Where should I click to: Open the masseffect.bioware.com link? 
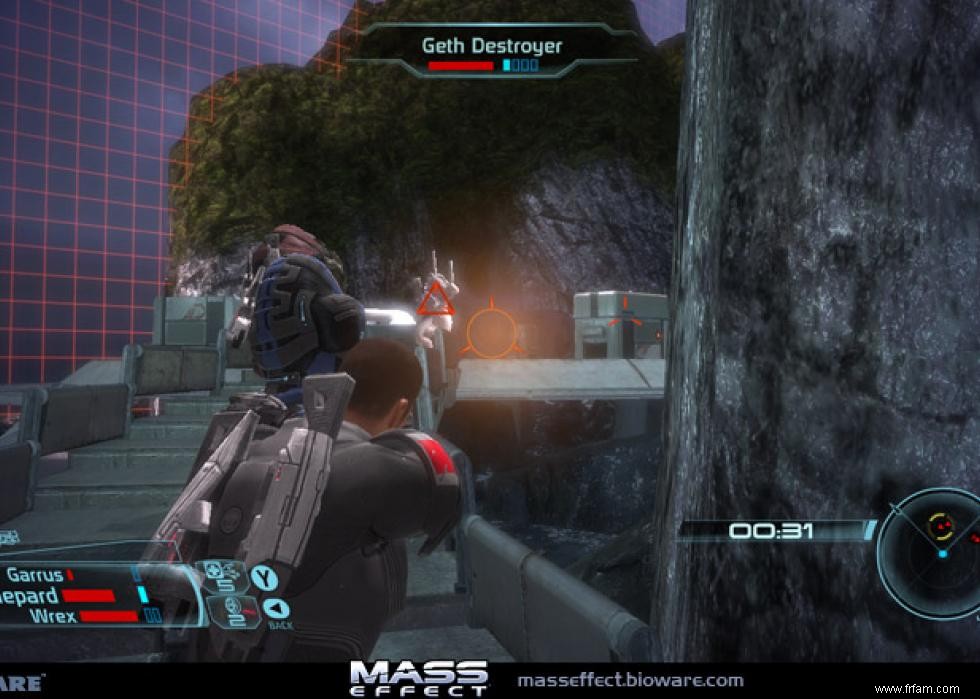630,680
